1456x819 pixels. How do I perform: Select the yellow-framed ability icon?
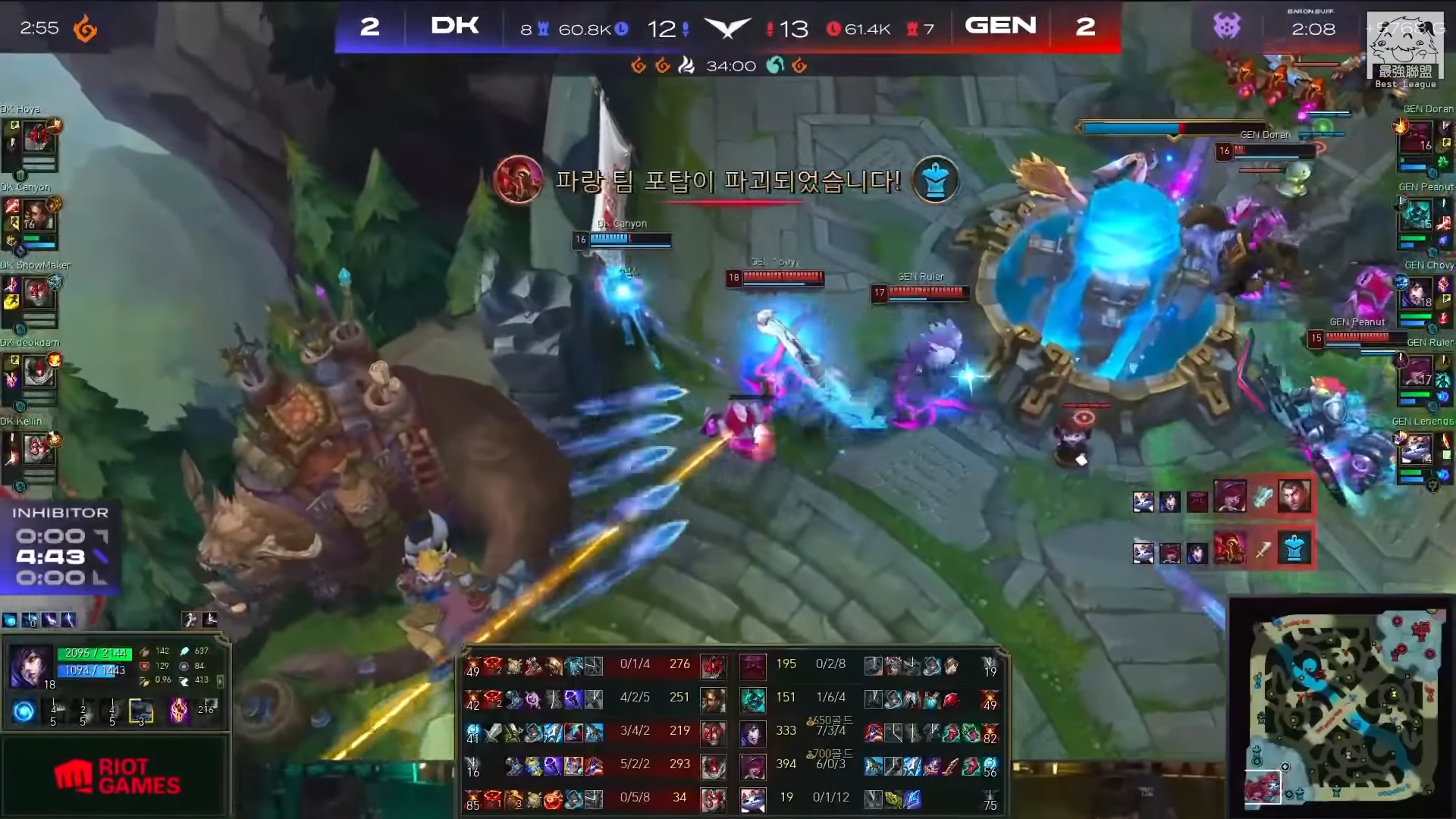coord(141,711)
